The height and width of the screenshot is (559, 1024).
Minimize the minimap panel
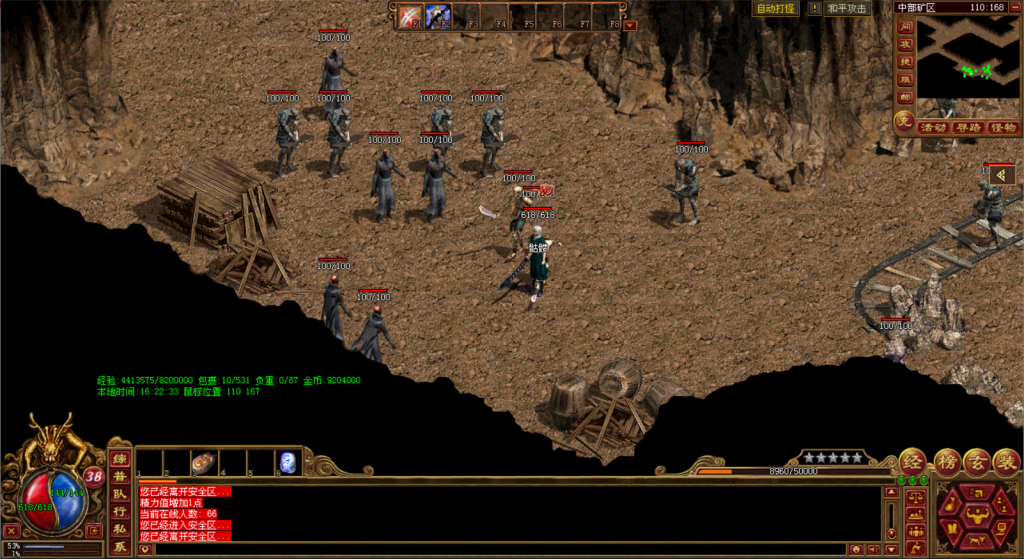pos(1015,8)
